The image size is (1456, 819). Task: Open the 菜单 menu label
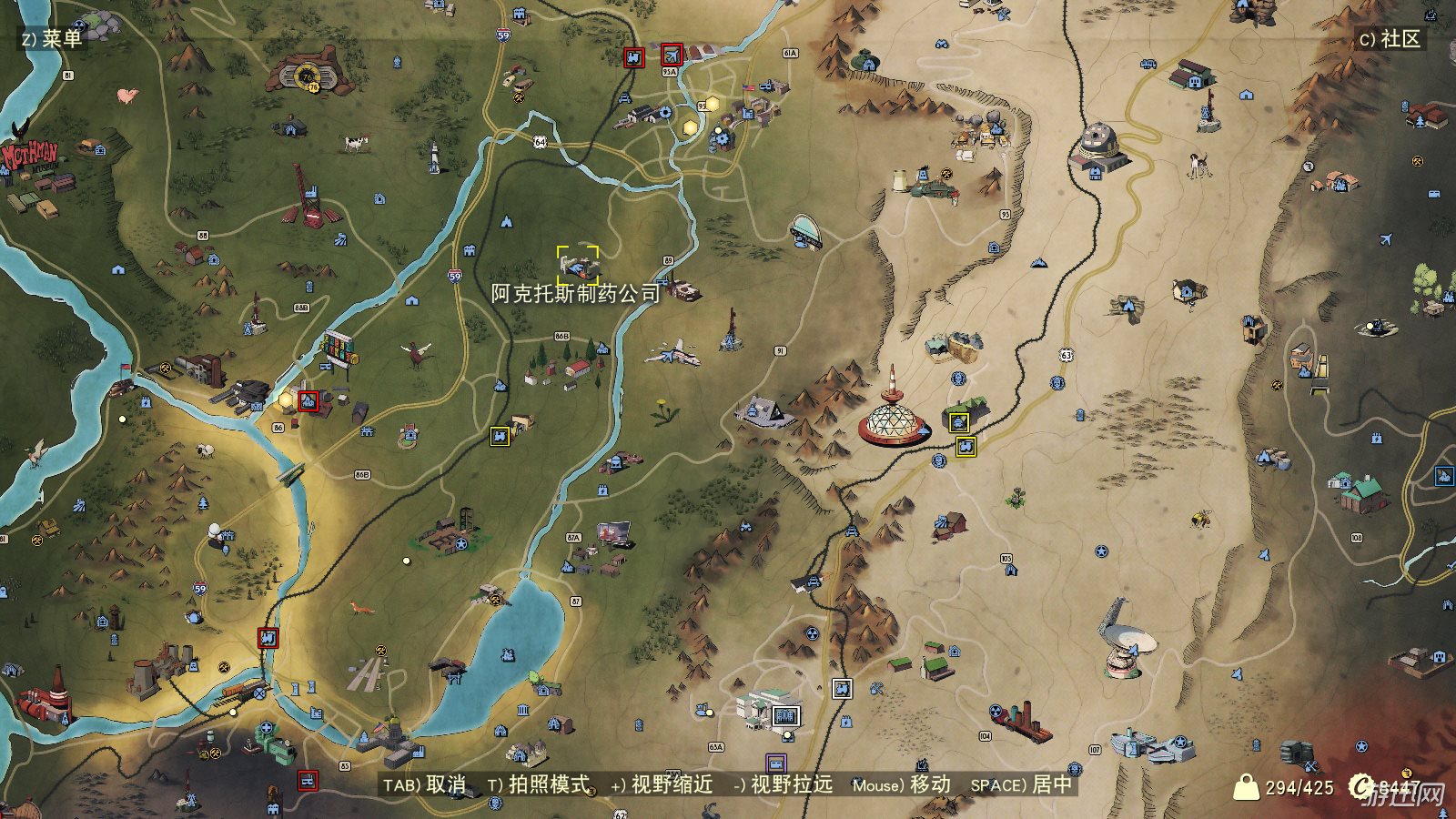pyautogui.click(x=52, y=38)
